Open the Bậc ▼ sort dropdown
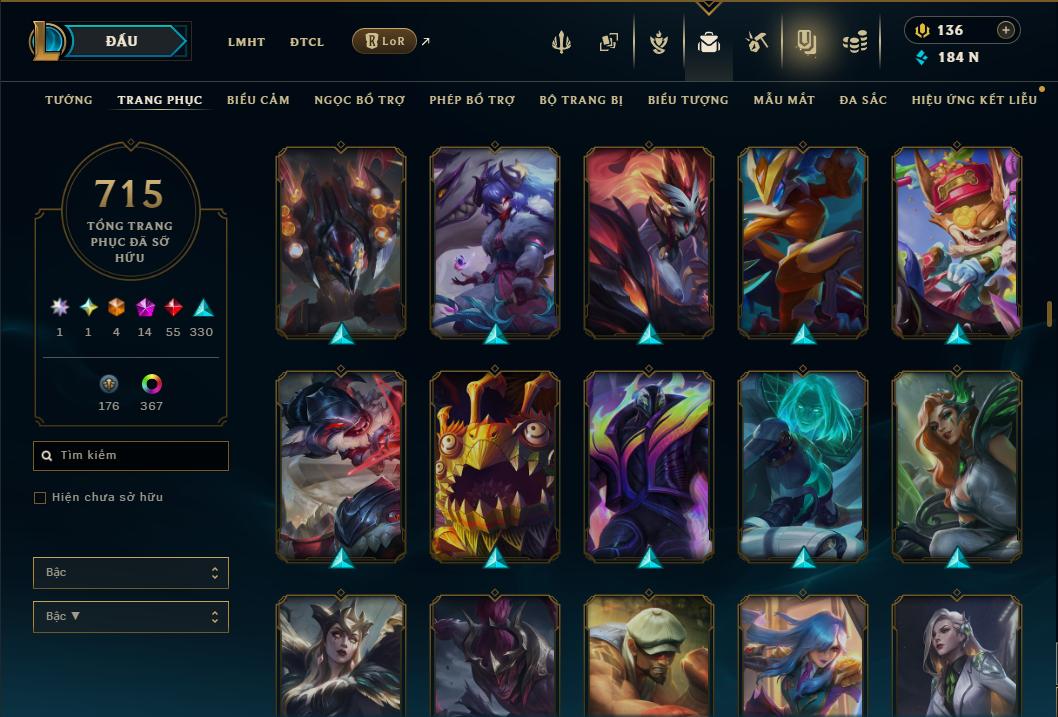Image resolution: width=1058 pixels, height=717 pixels. (x=131, y=617)
